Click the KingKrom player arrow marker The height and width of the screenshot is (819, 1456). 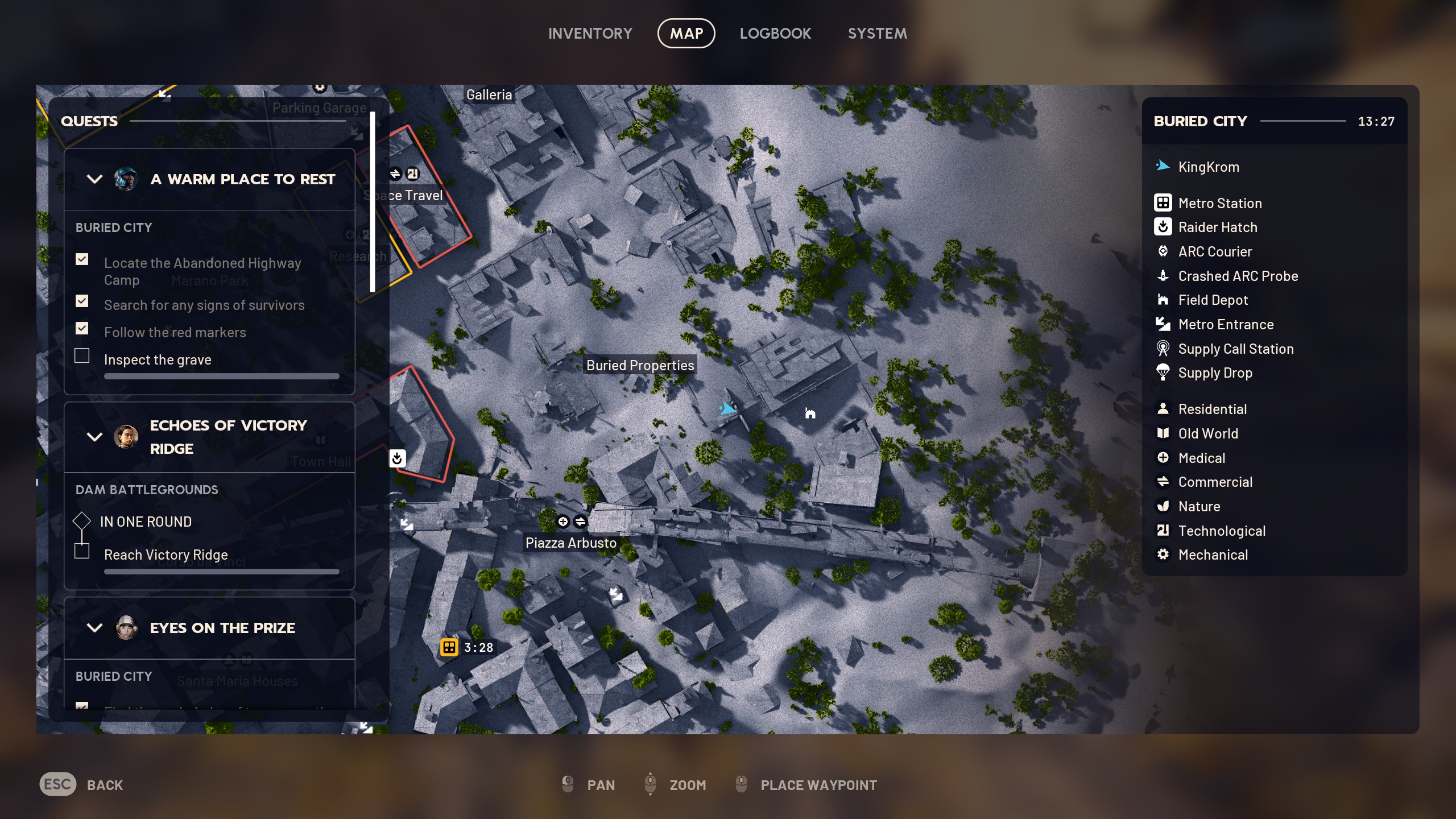[729, 408]
